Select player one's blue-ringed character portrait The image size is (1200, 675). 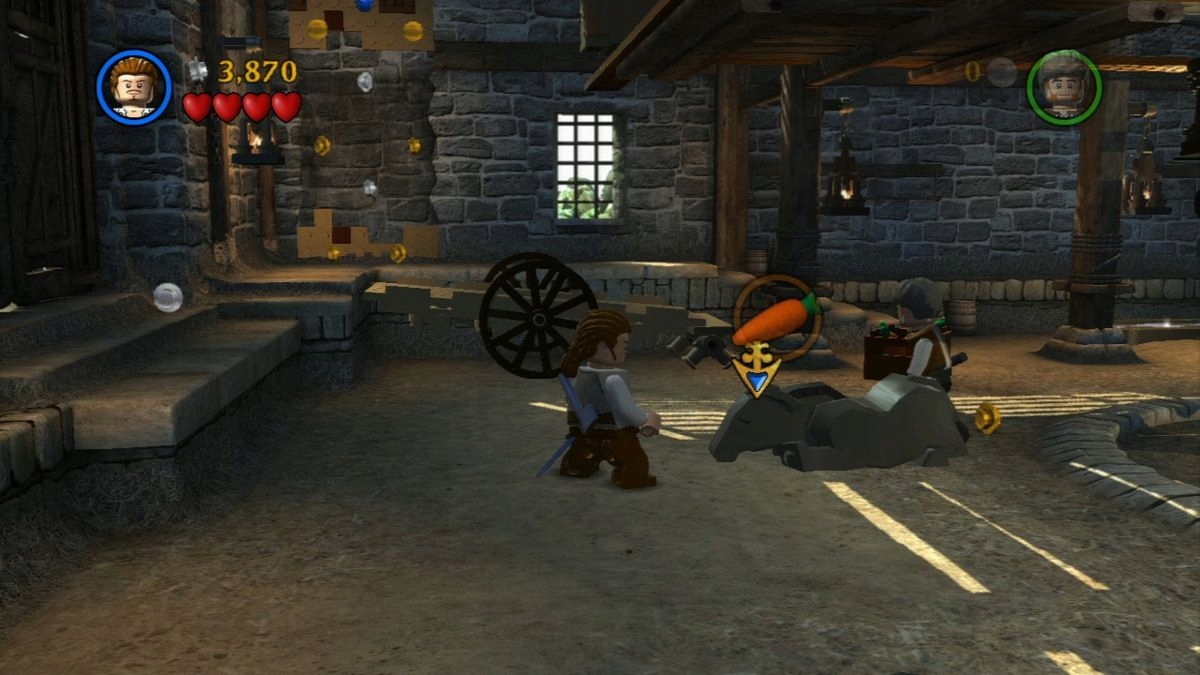pos(134,87)
